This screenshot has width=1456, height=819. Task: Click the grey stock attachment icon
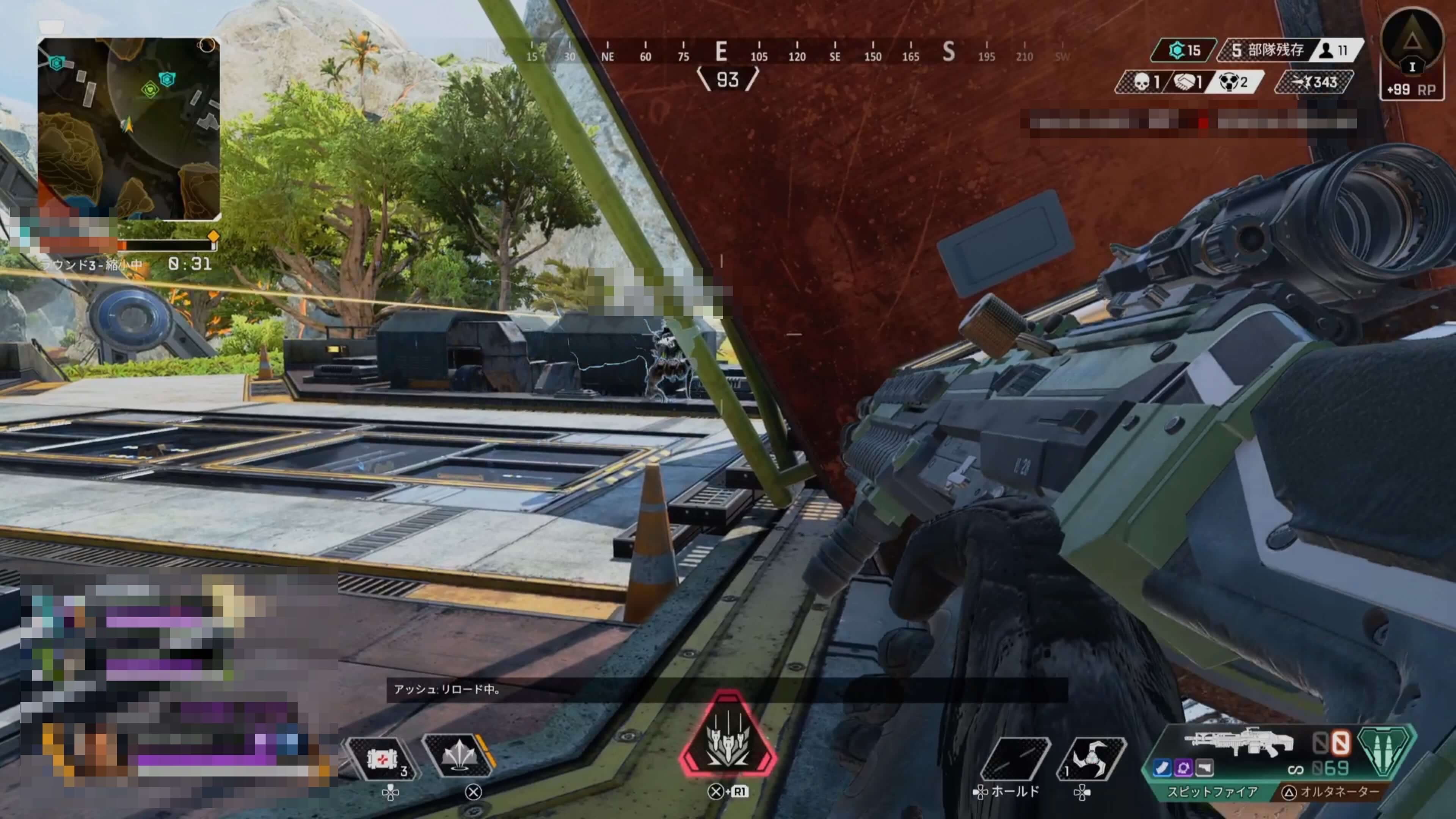pos(1205,767)
